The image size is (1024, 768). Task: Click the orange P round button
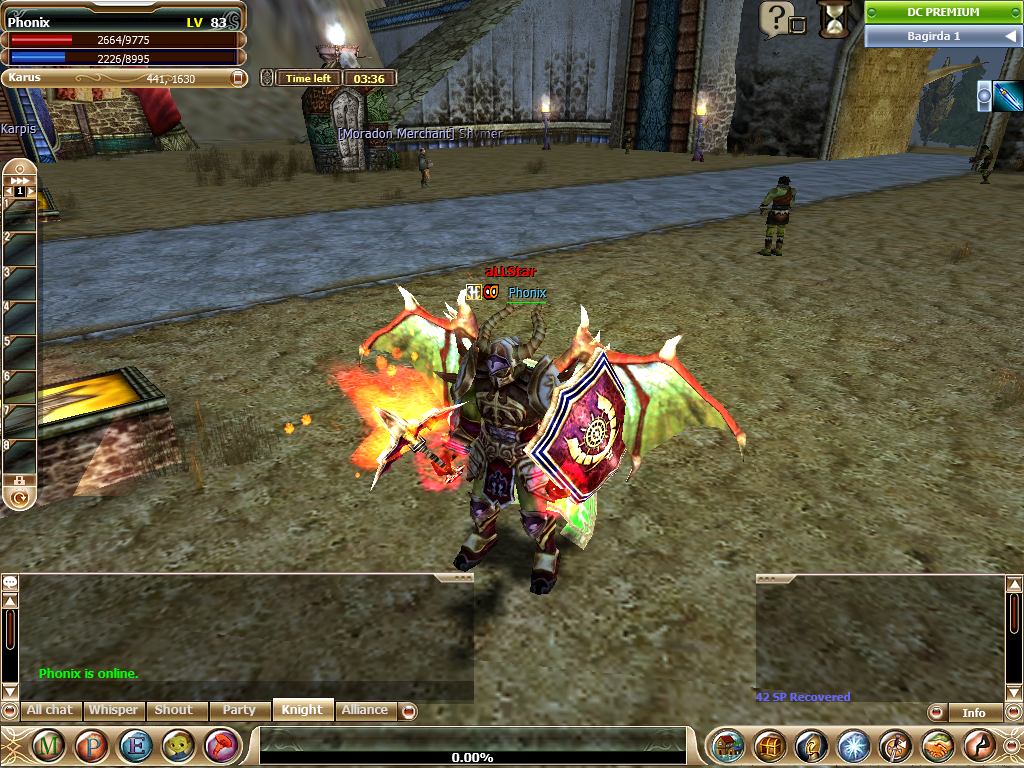92,746
